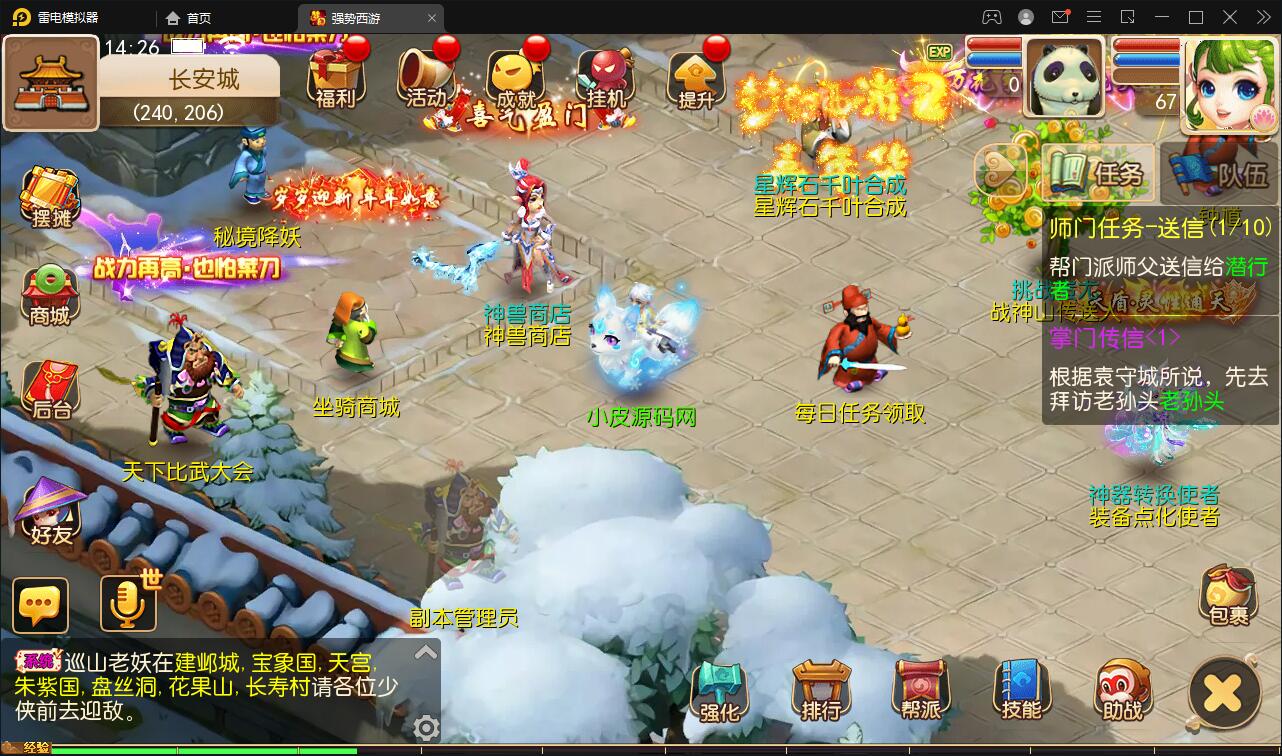
Task: Open the 活动 activities panel
Action: tap(425, 75)
